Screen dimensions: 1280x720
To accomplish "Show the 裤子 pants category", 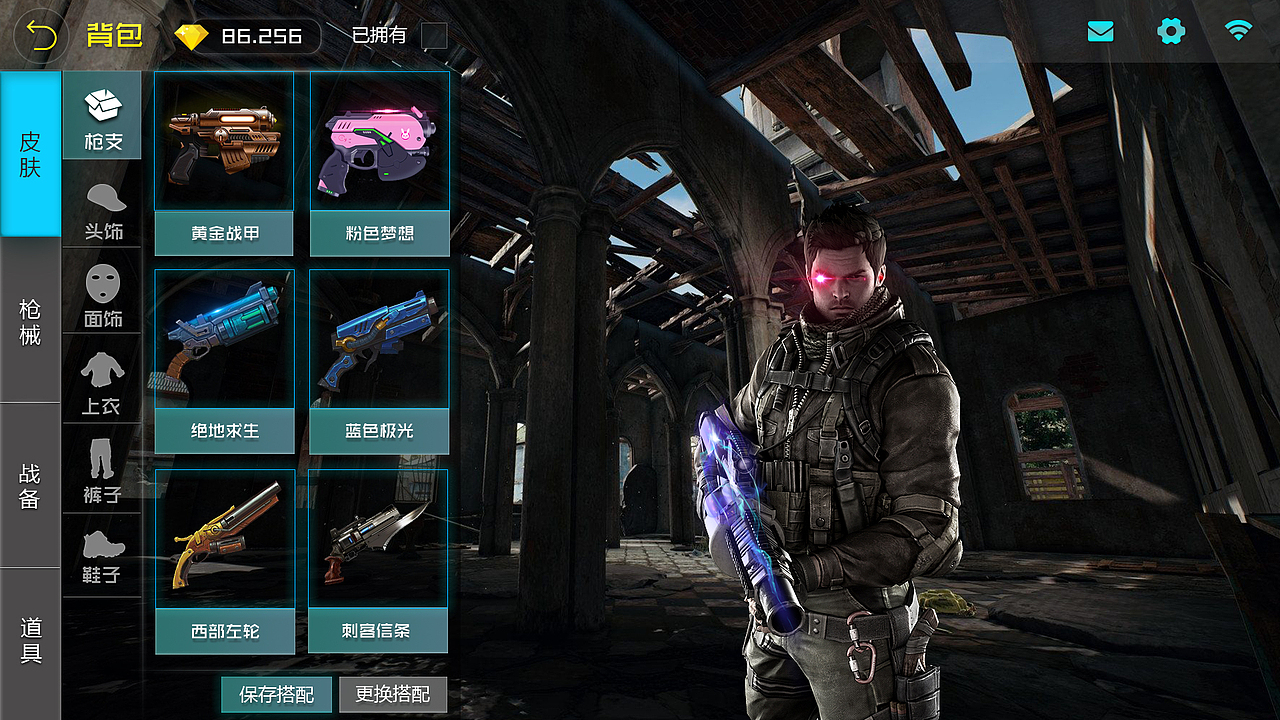I will [102, 470].
